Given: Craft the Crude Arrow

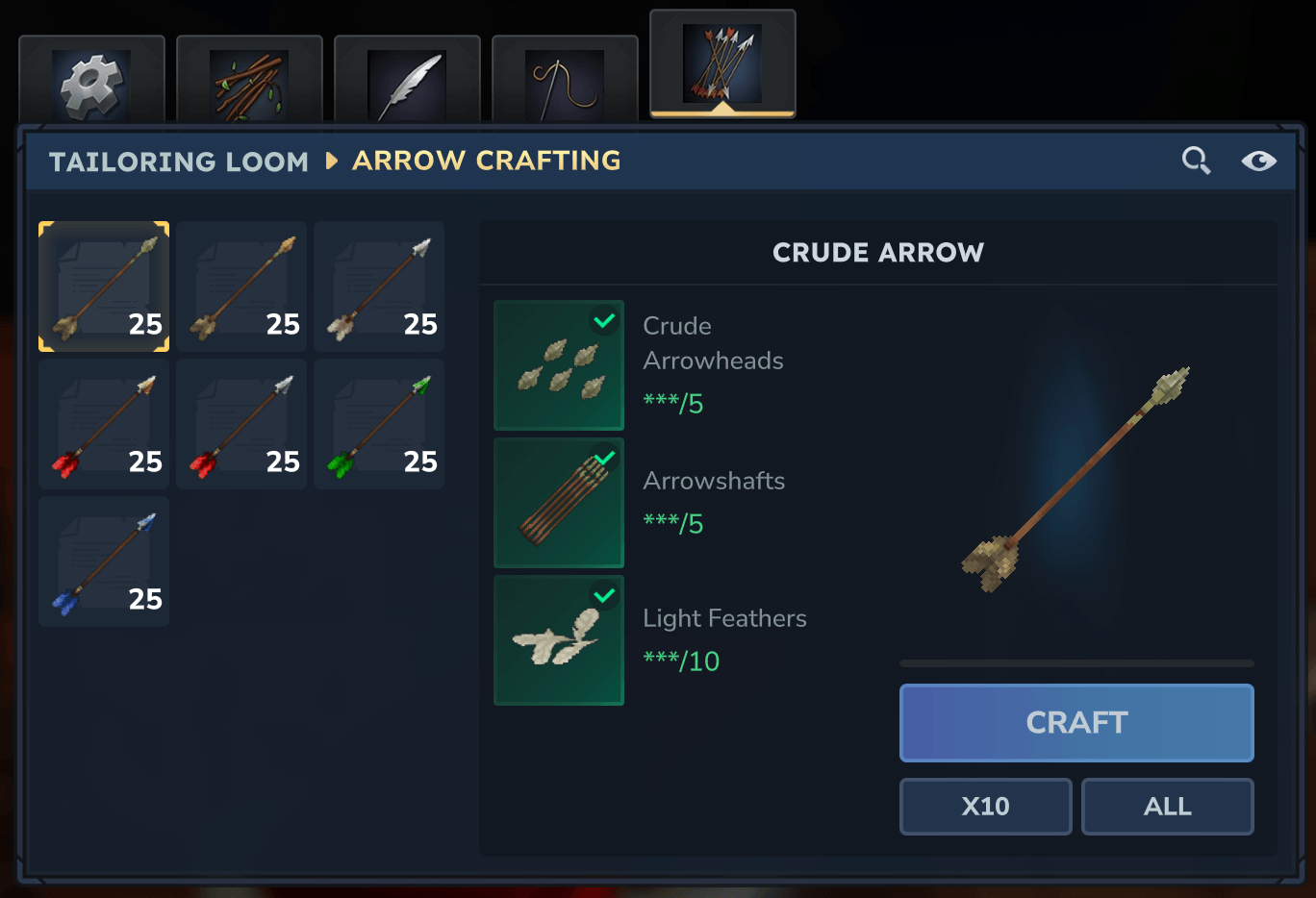Looking at the screenshot, I should (x=1076, y=722).
